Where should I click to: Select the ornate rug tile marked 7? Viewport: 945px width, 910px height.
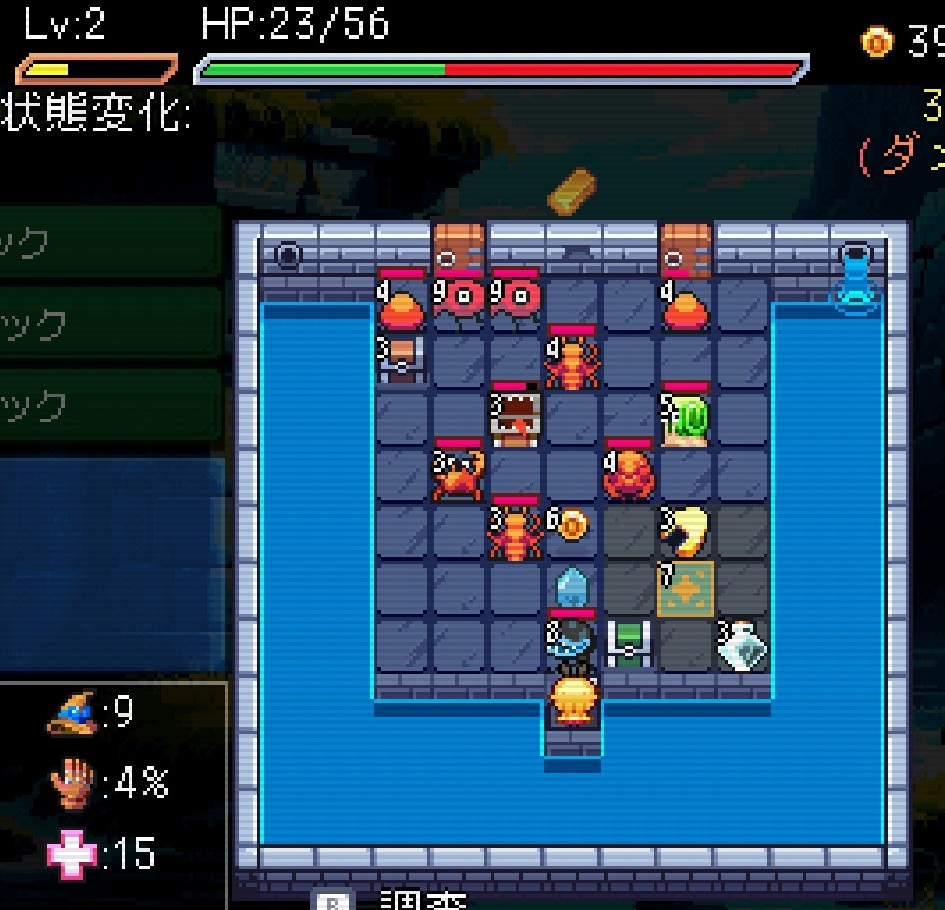pos(686,588)
